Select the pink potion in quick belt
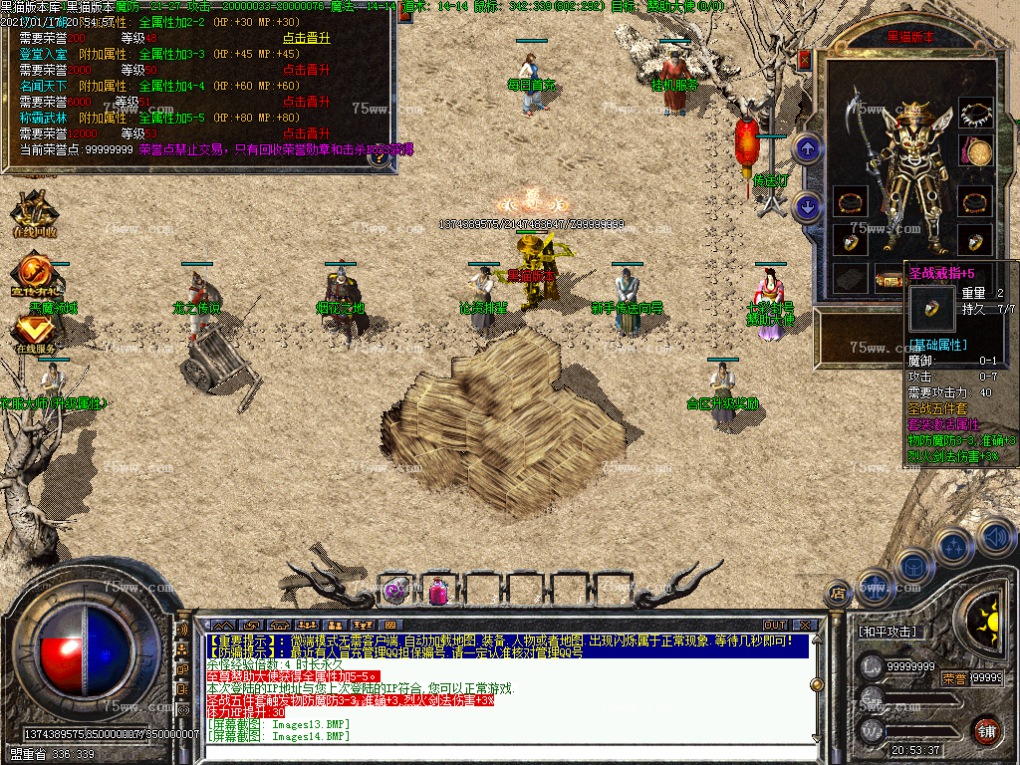 pos(439,591)
